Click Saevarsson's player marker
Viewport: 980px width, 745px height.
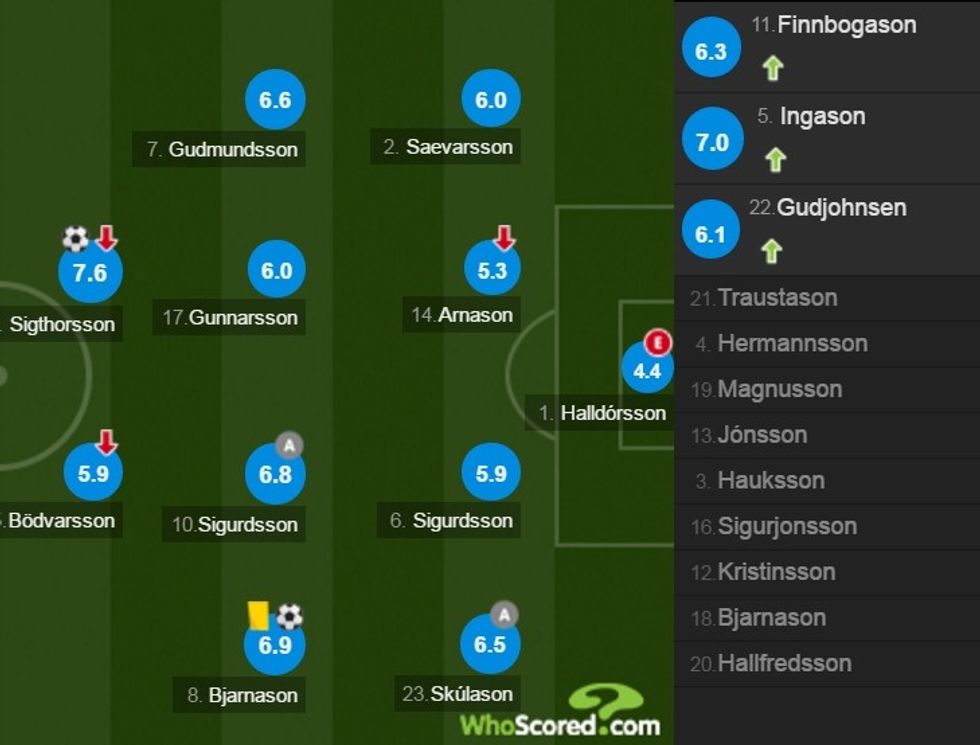click(x=491, y=100)
